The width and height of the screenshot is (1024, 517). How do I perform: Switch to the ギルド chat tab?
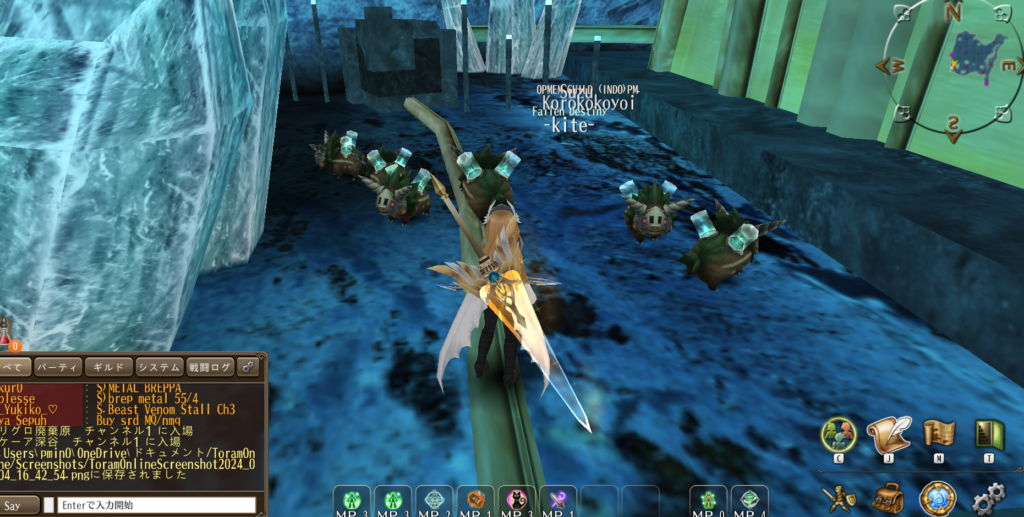click(108, 367)
